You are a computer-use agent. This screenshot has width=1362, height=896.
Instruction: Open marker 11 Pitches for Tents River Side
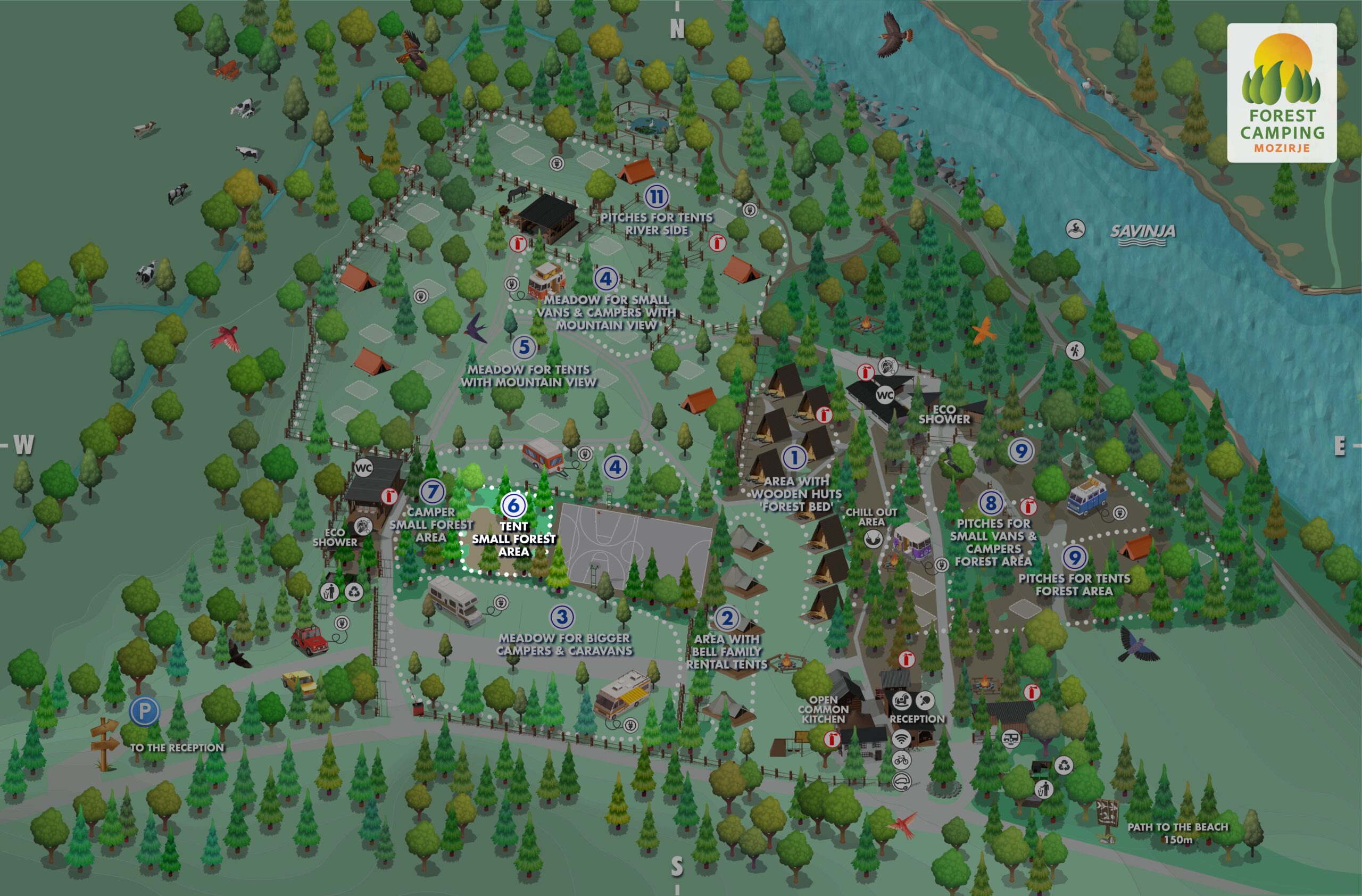click(x=657, y=197)
